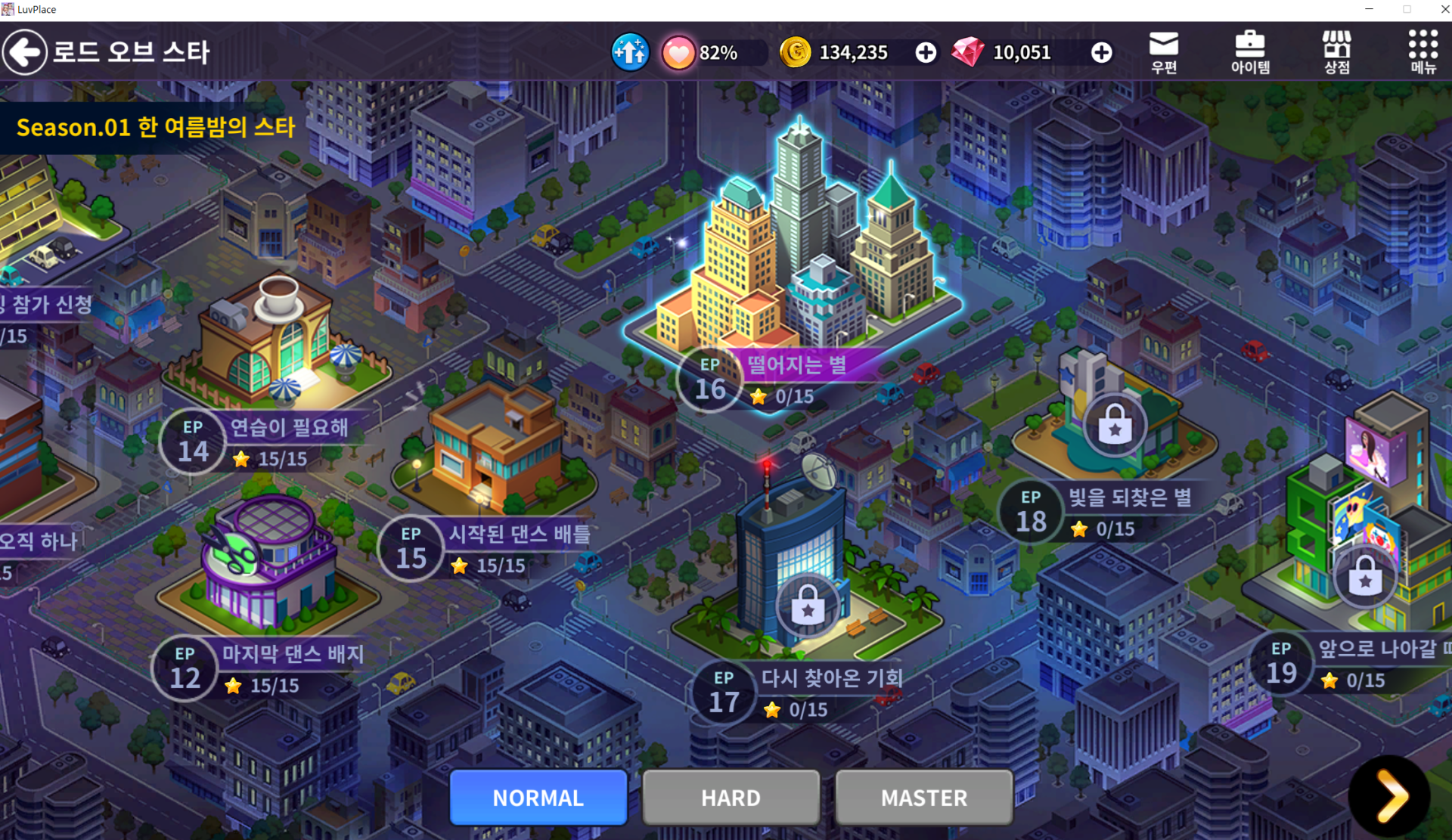The image size is (1452, 840).
Task: Select locked episode 17 다시 찾아온 기회
Action: pos(802,692)
